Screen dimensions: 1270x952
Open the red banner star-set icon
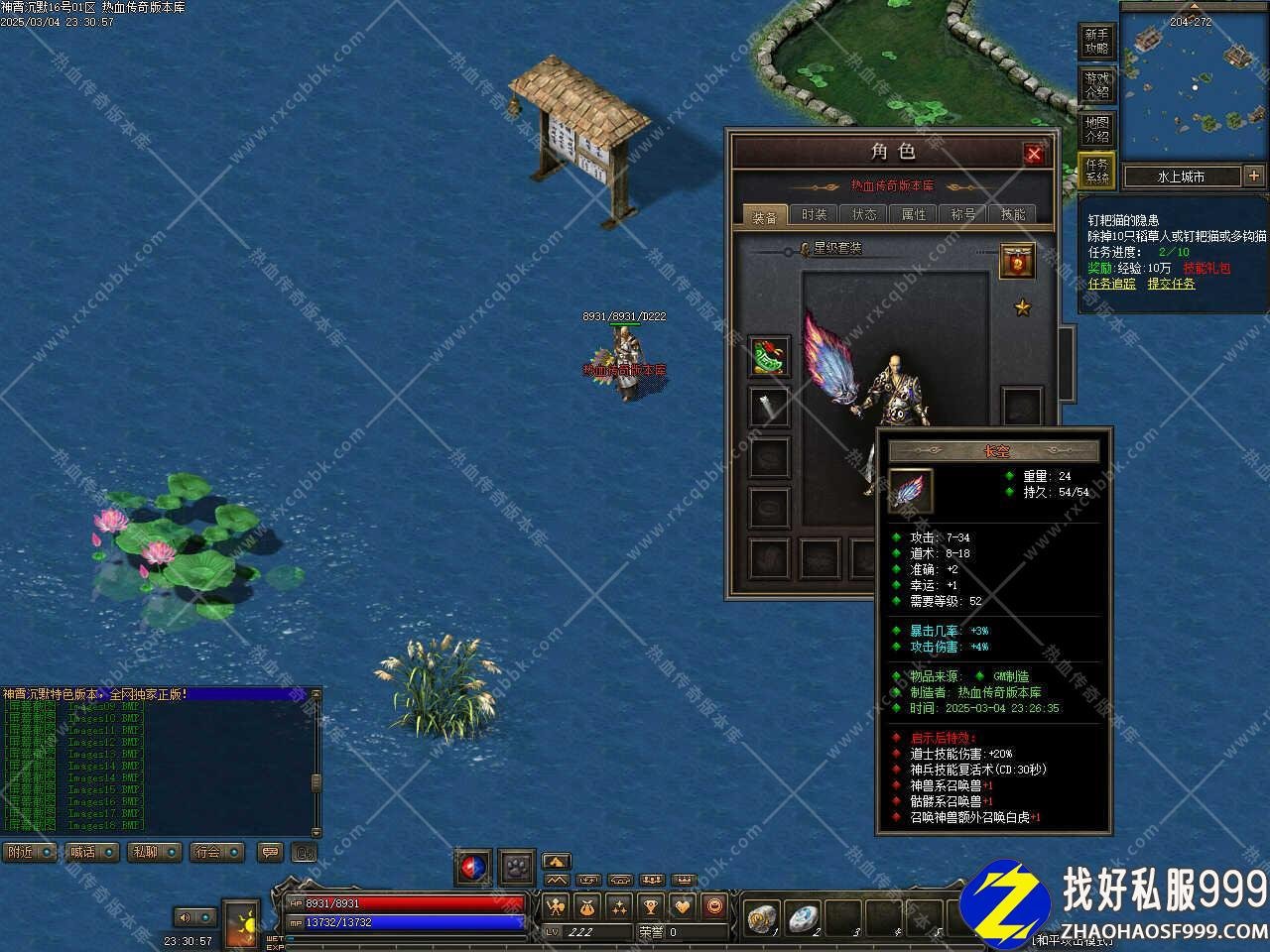1017,261
